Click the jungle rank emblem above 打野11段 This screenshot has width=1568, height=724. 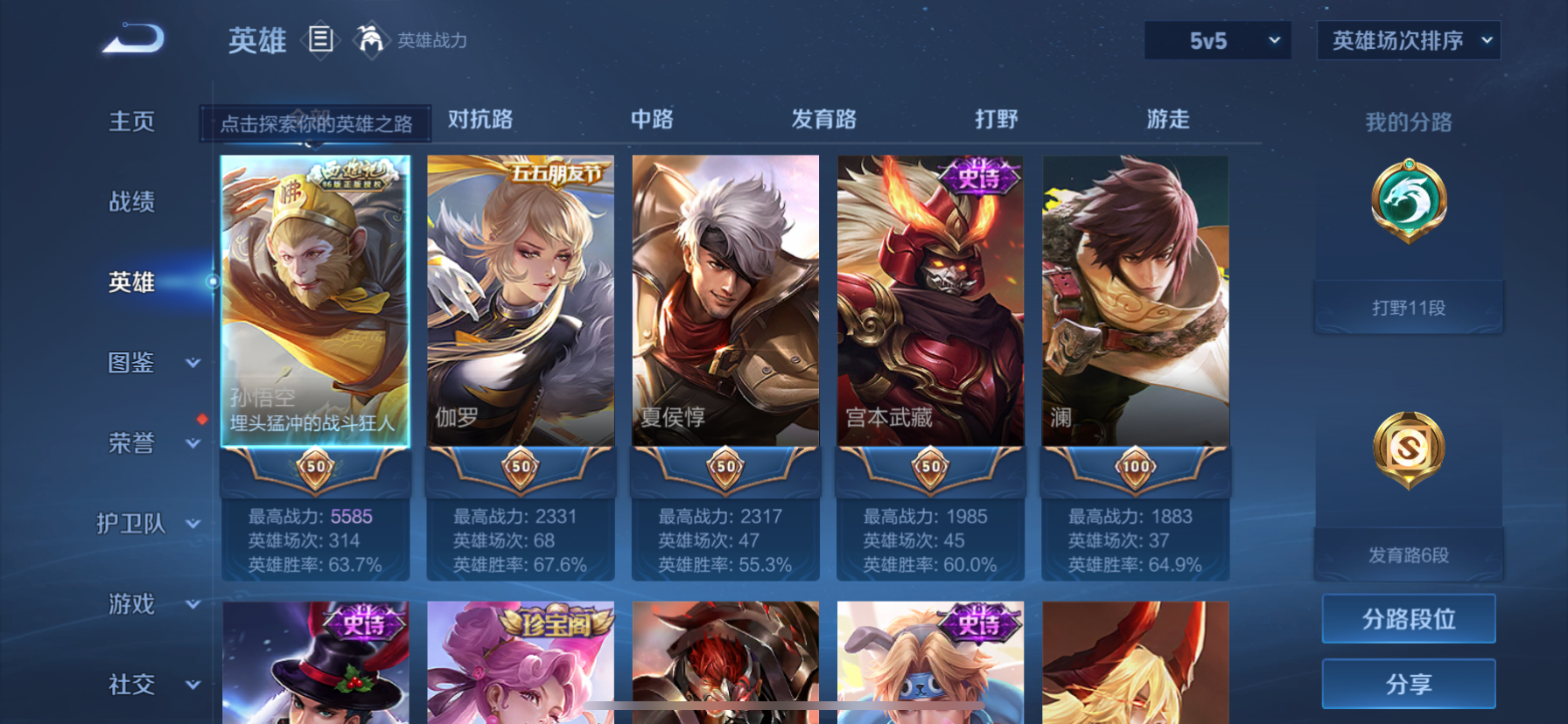click(1409, 199)
